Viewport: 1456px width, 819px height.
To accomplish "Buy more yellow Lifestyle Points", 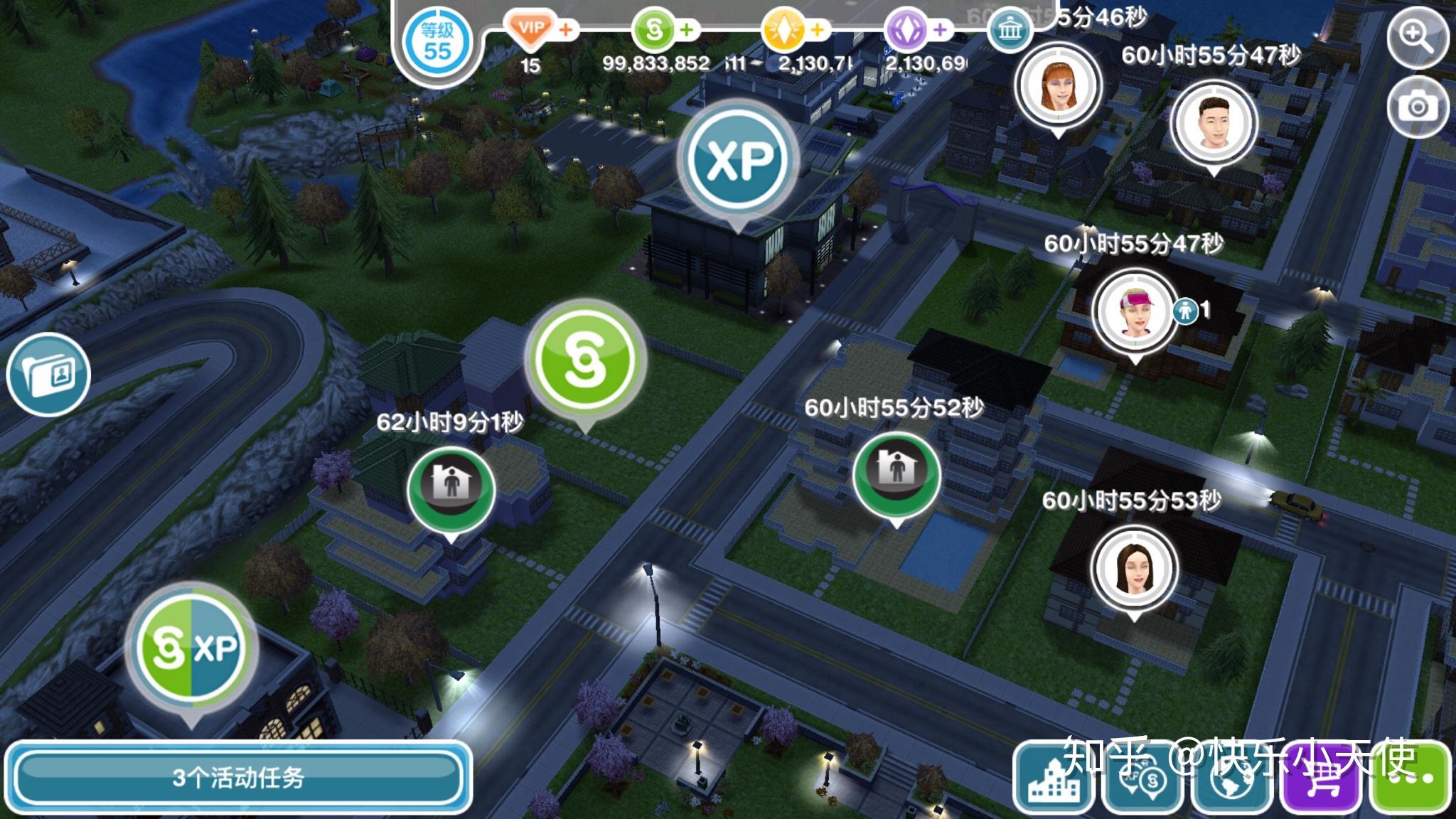I will [x=818, y=30].
